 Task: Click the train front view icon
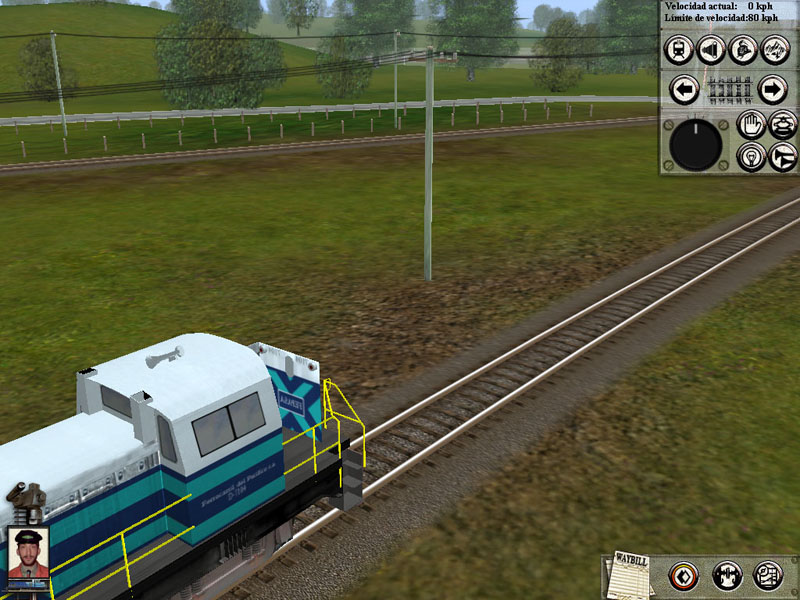point(680,49)
